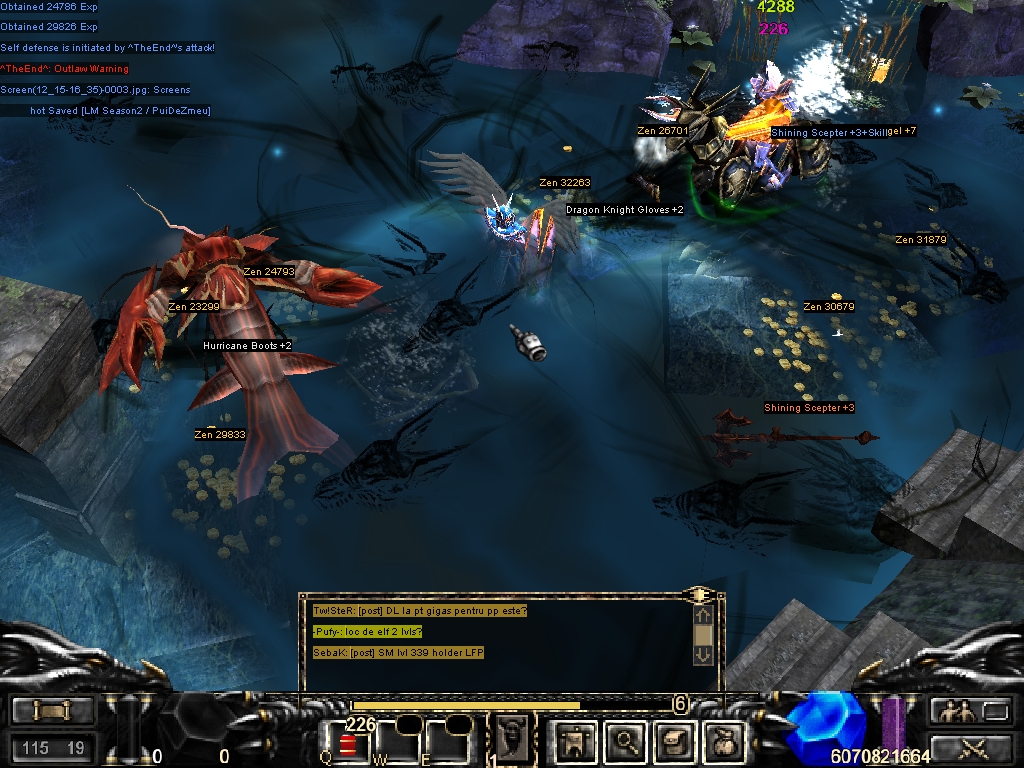
Task: Click TwiSteR's chat message about gigas
Action: (x=419, y=611)
